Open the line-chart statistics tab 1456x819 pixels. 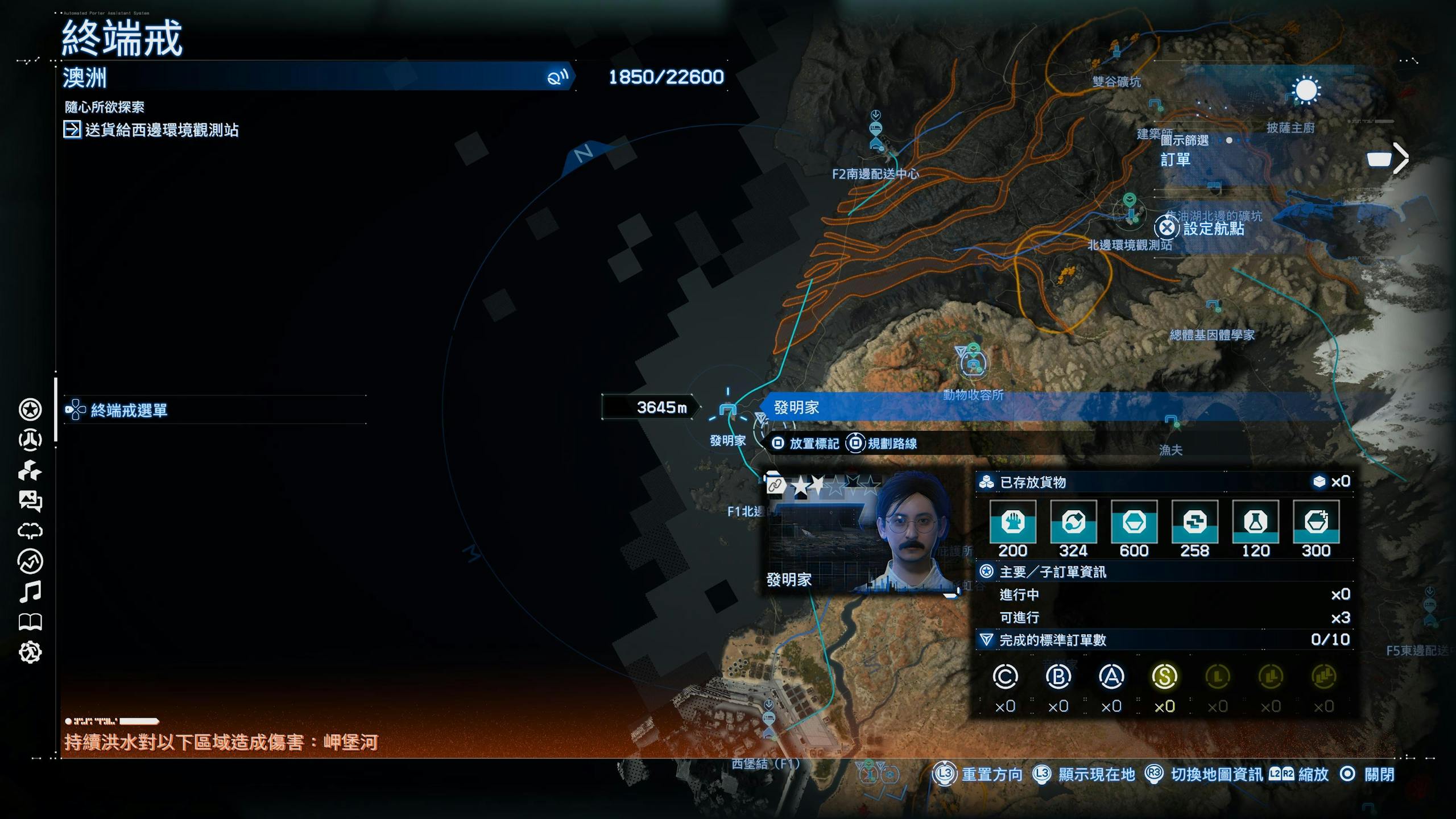pyautogui.click(x=30, y=562)
